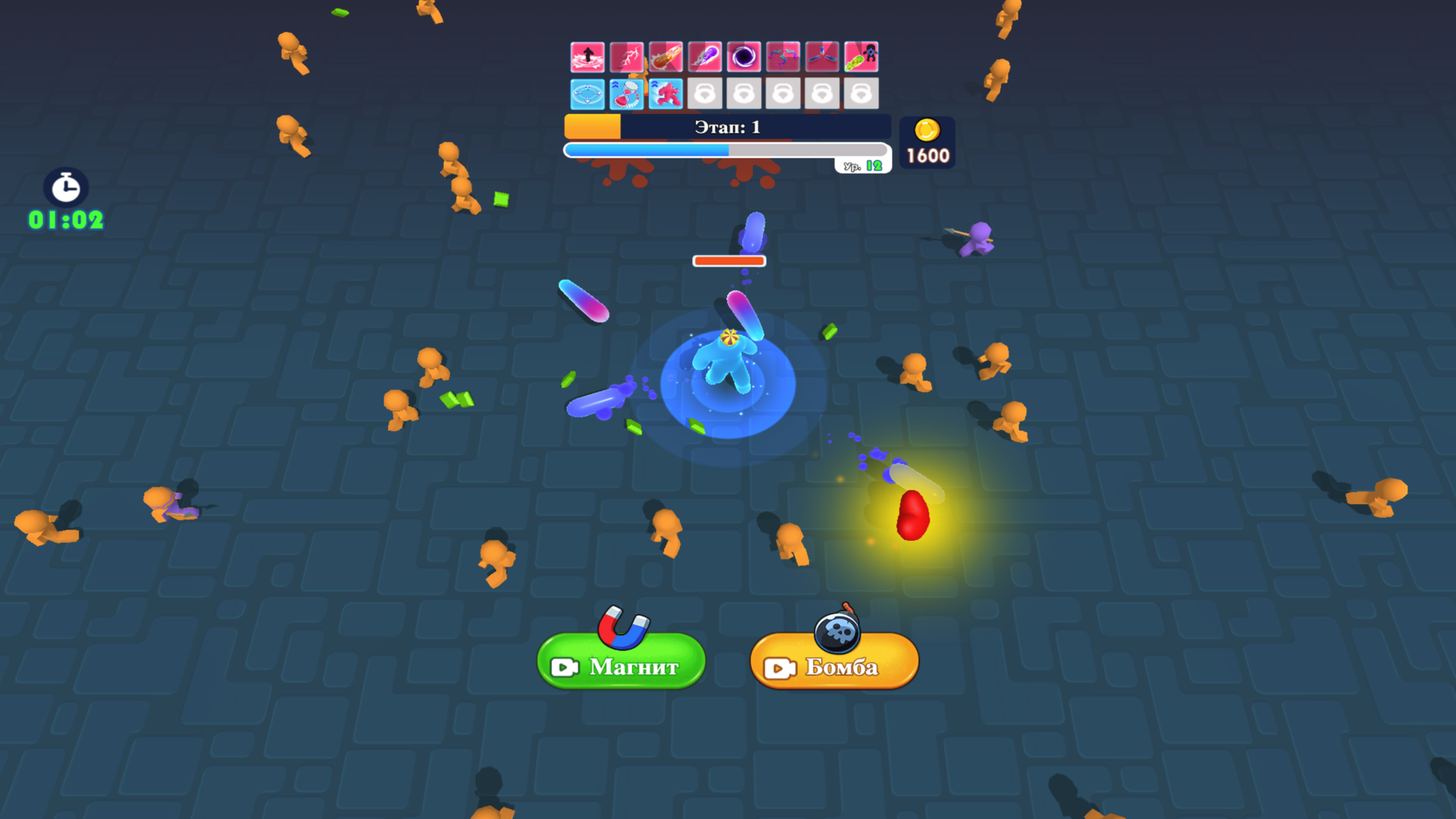Click the first locked ability slot
Viewport: 1456px width, 819px height.
click(706, 93)
